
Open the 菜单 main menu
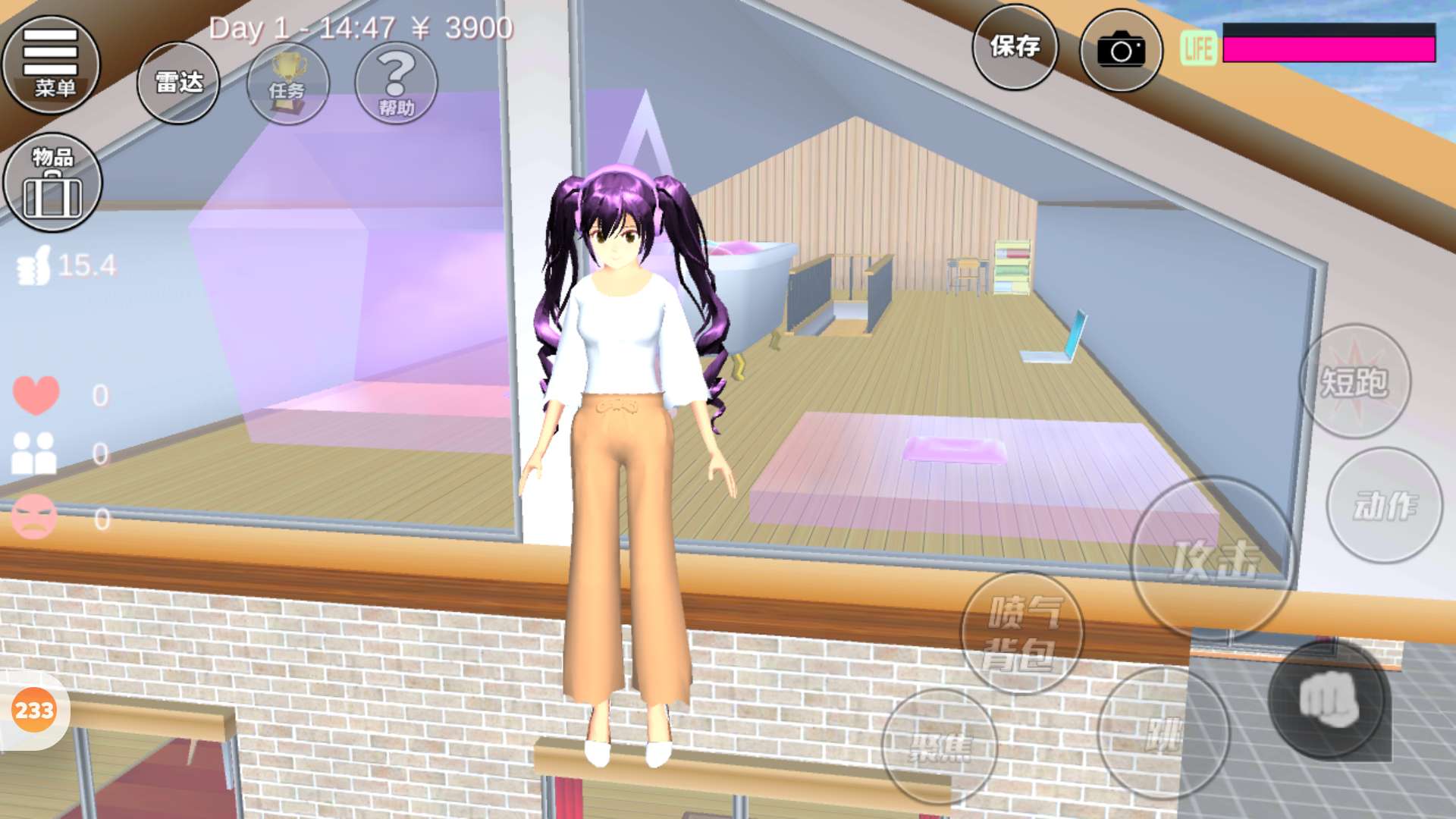(52, 64)
